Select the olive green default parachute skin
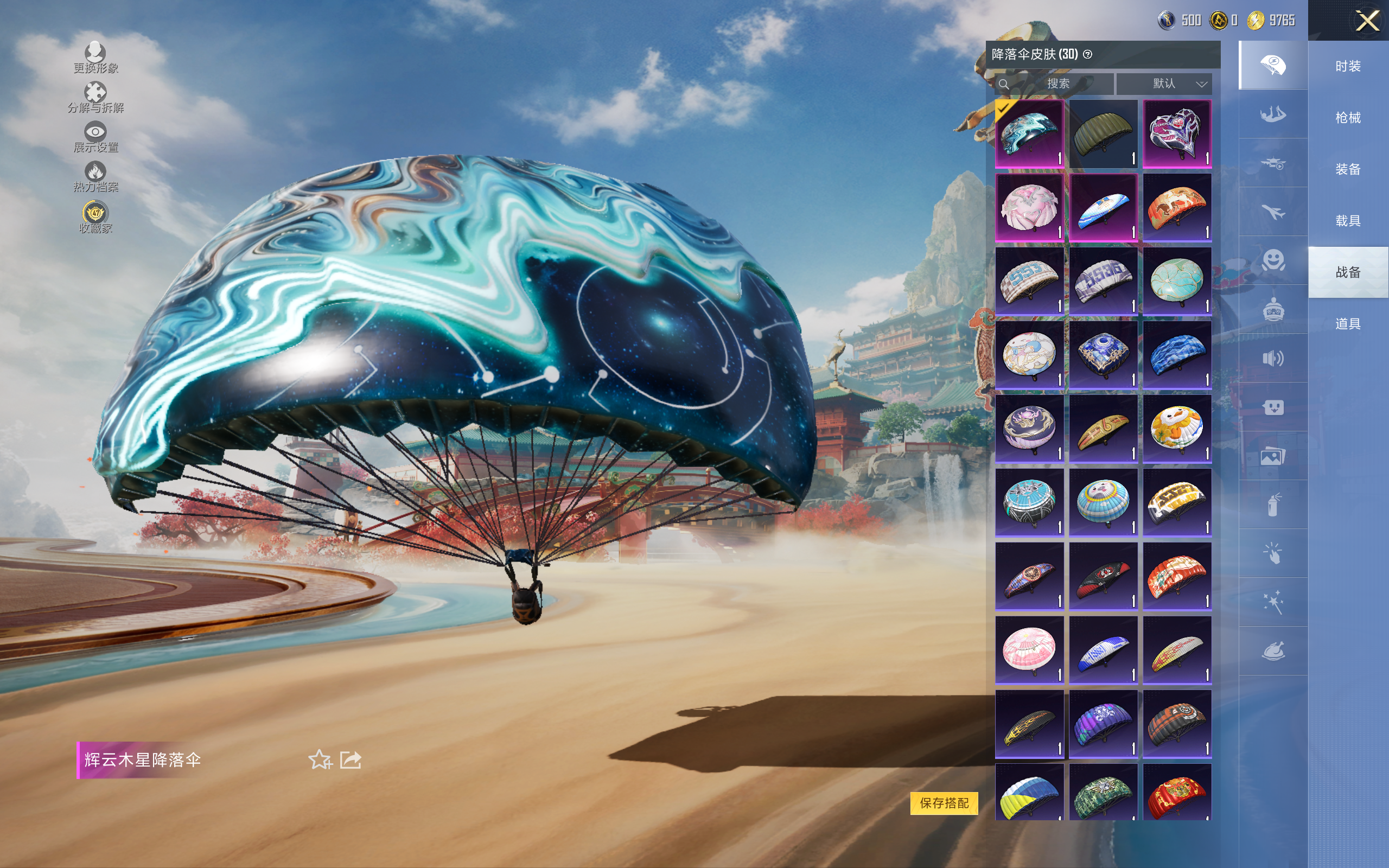The width and height of the screenshot is (1389, 868). tap(1103, 134)
